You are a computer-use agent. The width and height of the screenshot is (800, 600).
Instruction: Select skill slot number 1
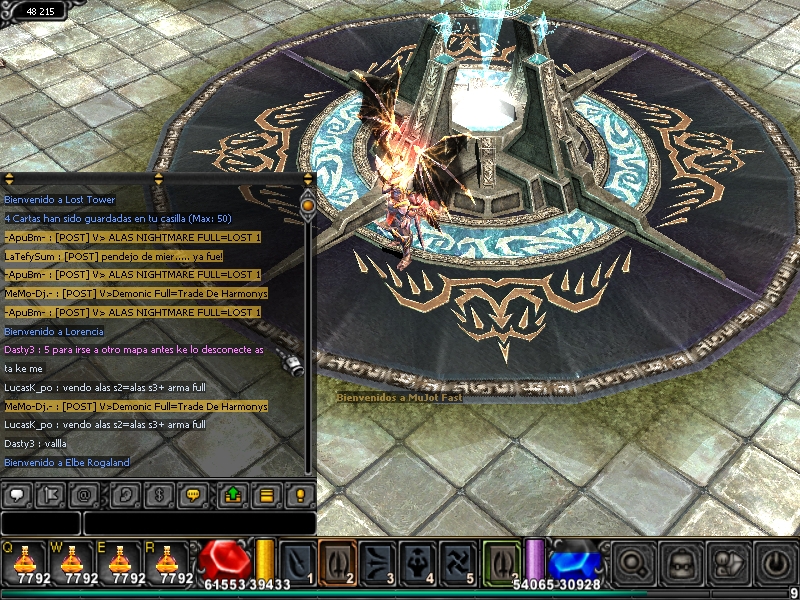click(297, 561)
